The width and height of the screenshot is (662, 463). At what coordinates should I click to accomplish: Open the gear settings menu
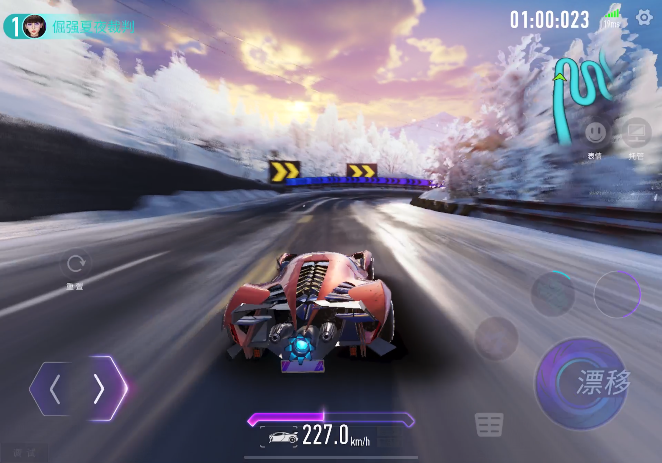click(x=645, y=17)
